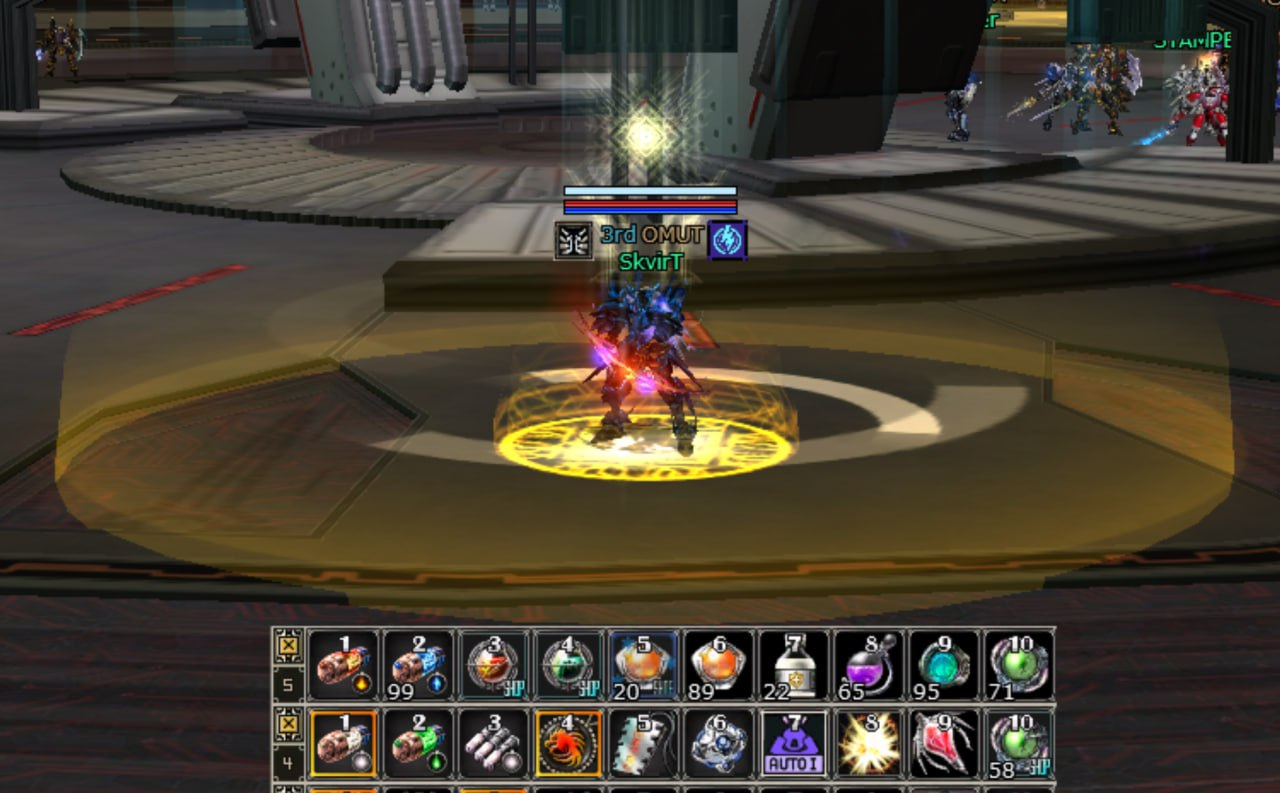Viewport: 1280px width, 793px height.
Task: Drink the purple potion flask
Action: click(x=869, y=665)
